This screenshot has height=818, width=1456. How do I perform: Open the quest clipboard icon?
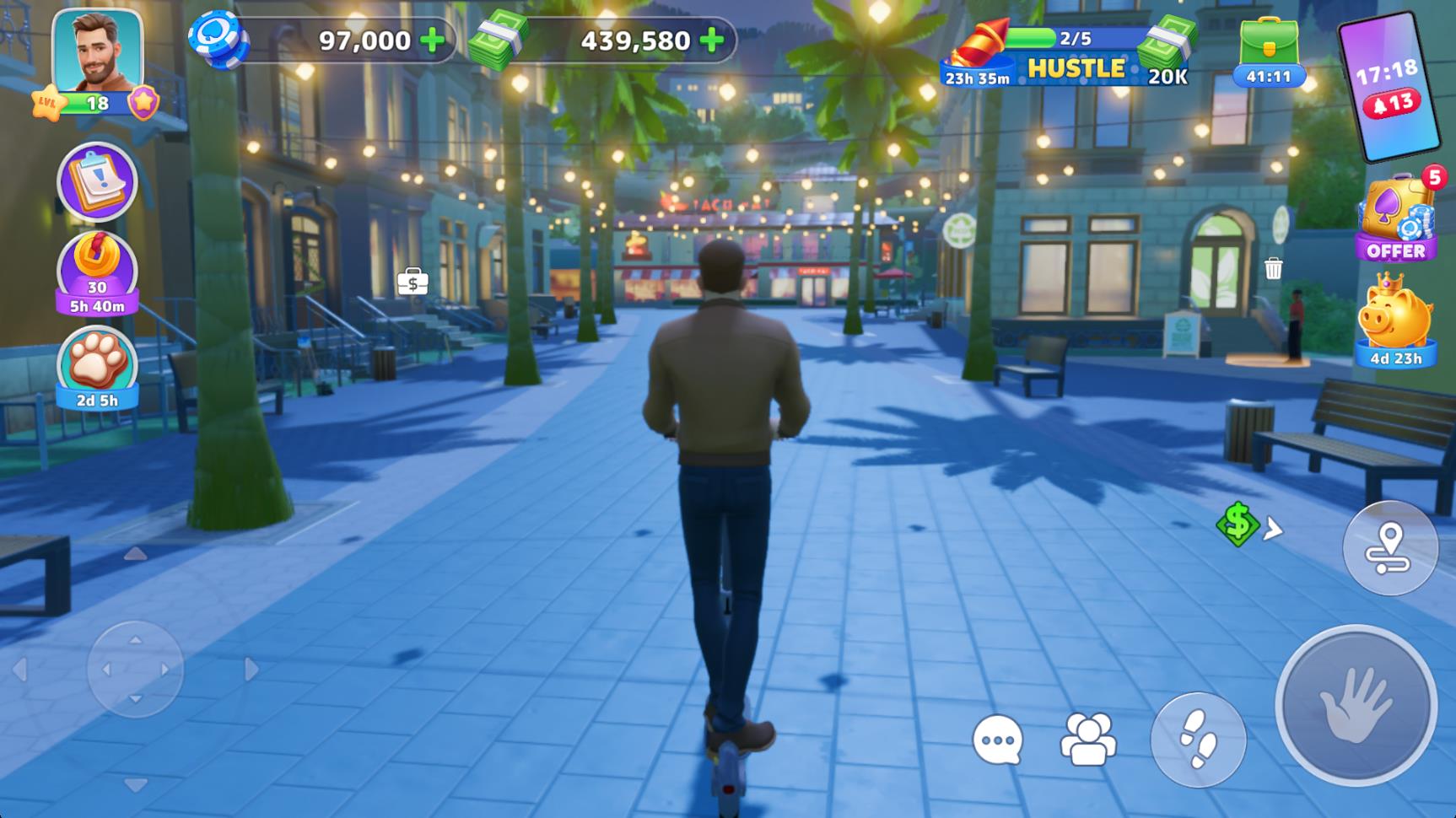tap(97, 182)
